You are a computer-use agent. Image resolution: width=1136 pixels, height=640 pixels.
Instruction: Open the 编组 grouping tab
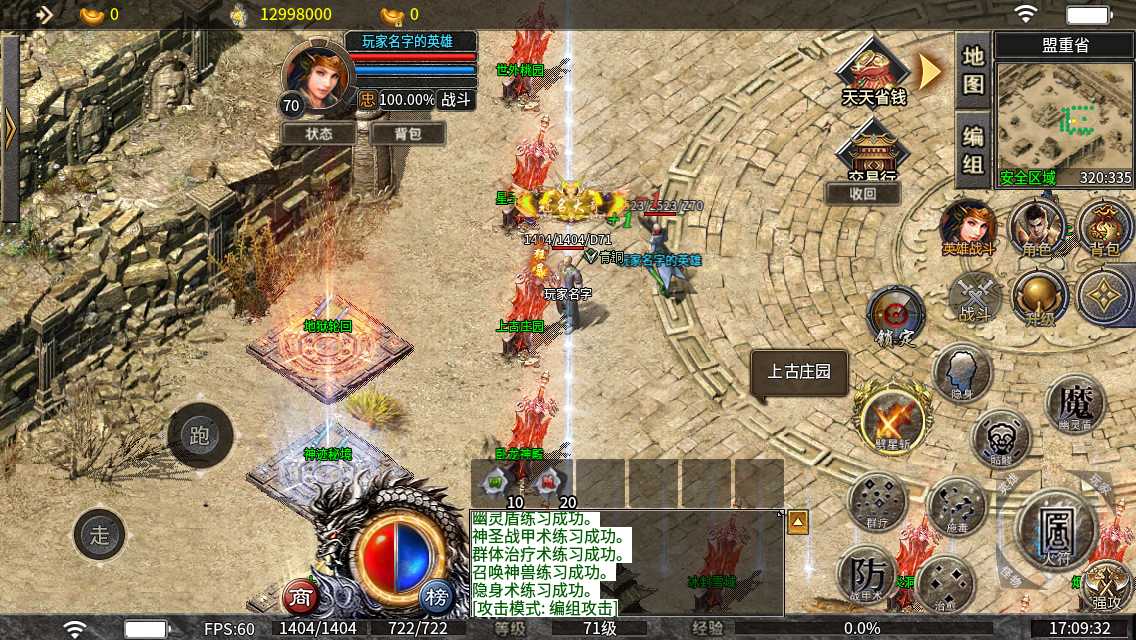click(x=973, y=150)
